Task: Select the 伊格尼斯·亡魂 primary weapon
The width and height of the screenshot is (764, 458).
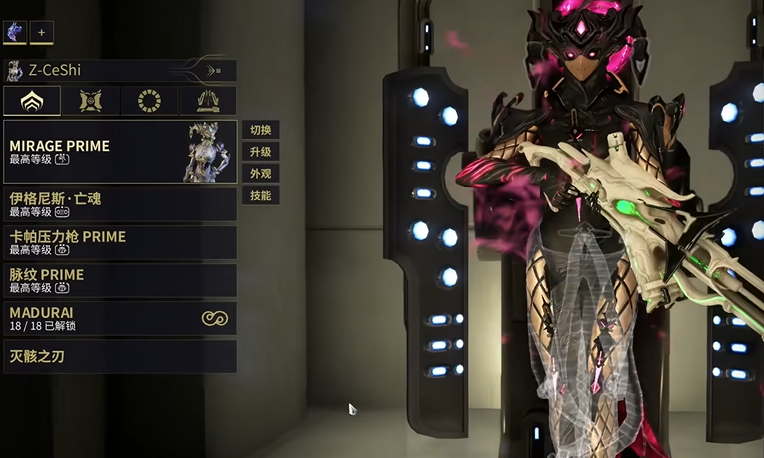Action: tap(120, 204)
